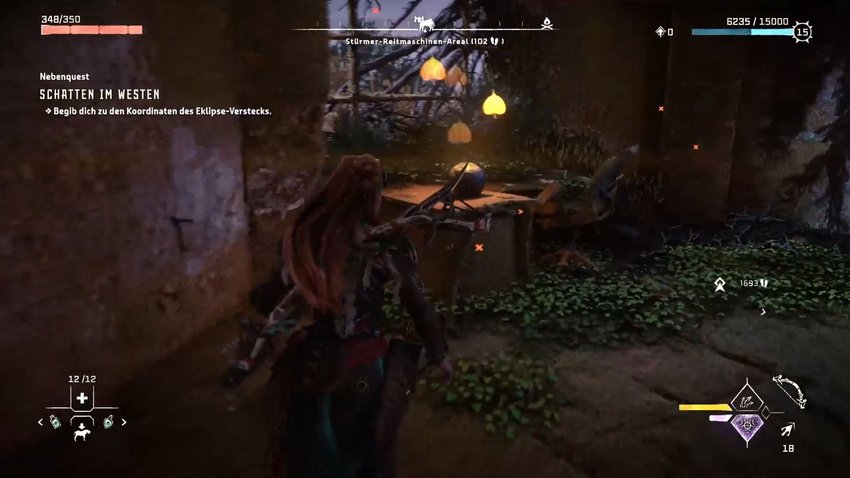Select the right green potion pouch
Image resolution: width=850 pixels, height=478 pixels.
pos(108,422)
